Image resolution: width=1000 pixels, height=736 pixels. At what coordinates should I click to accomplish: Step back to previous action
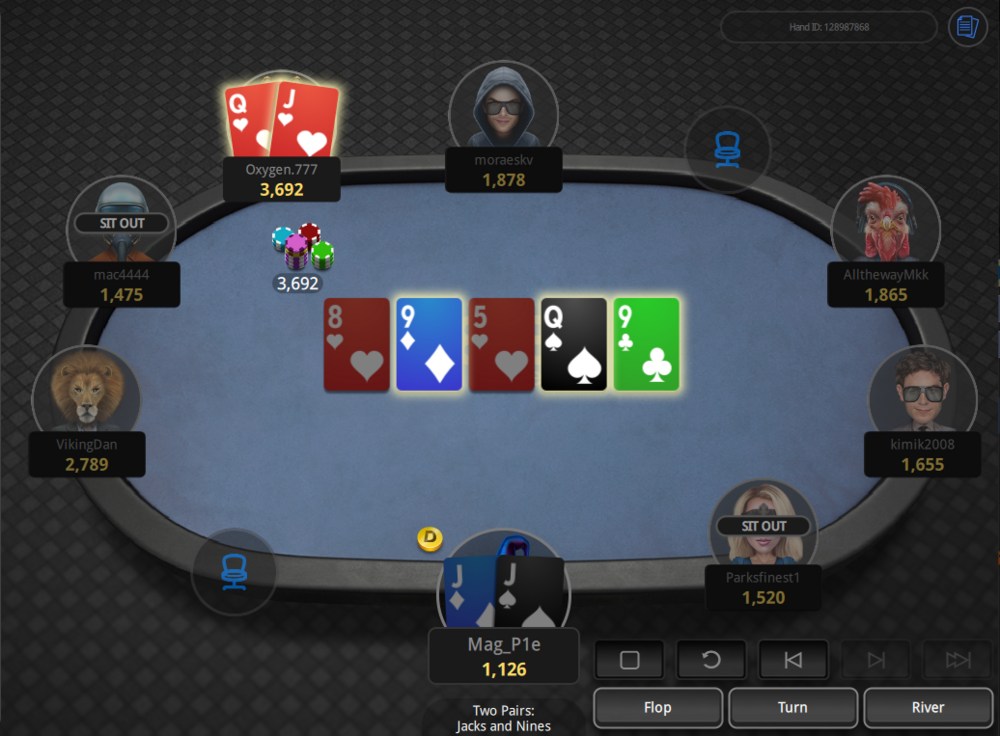click(793, 660)
